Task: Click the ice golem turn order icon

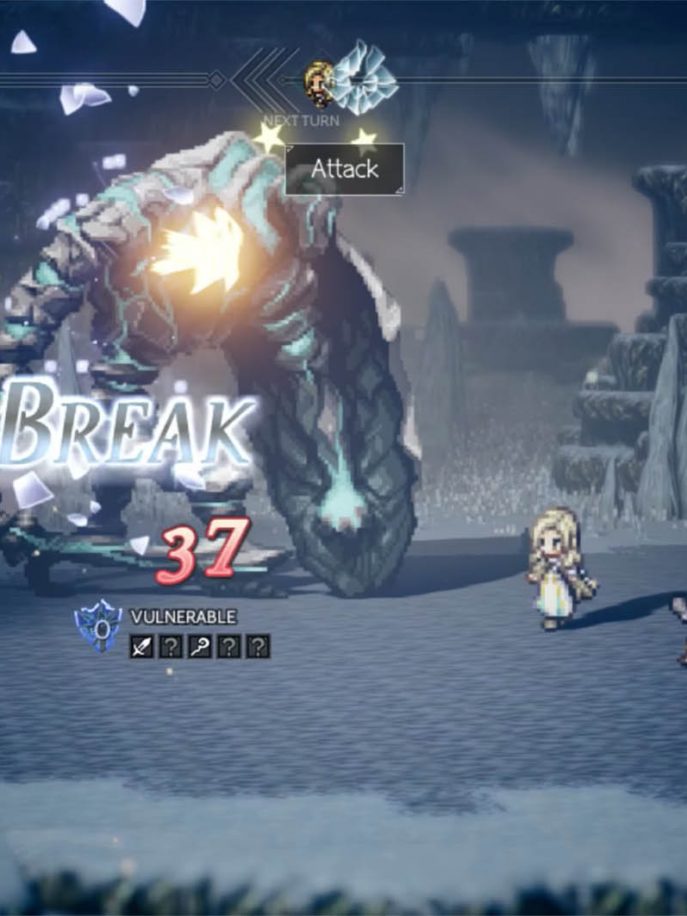Action: 363,79
